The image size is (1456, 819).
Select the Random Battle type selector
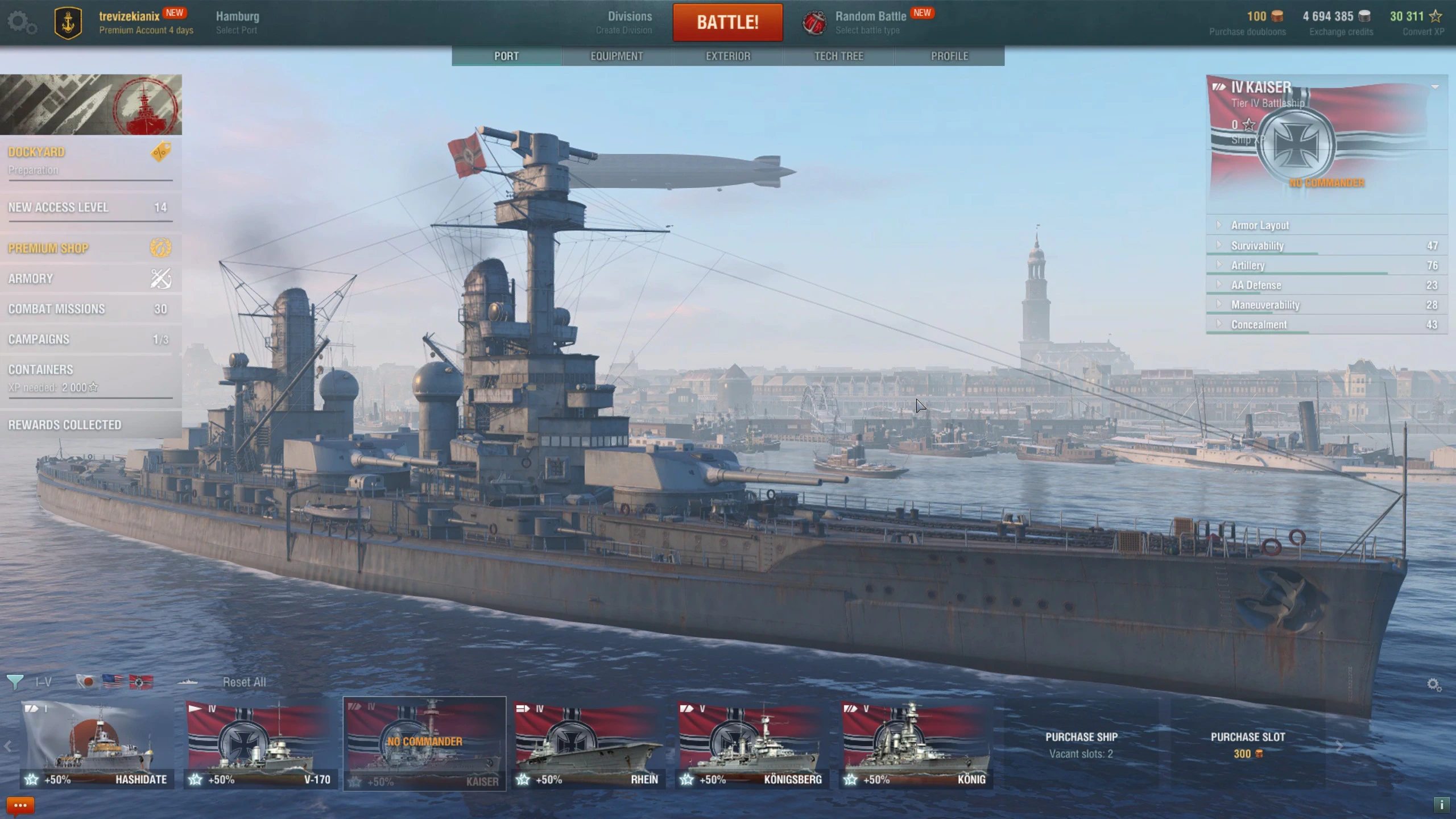pyautogui.click(x=869, y=22)
